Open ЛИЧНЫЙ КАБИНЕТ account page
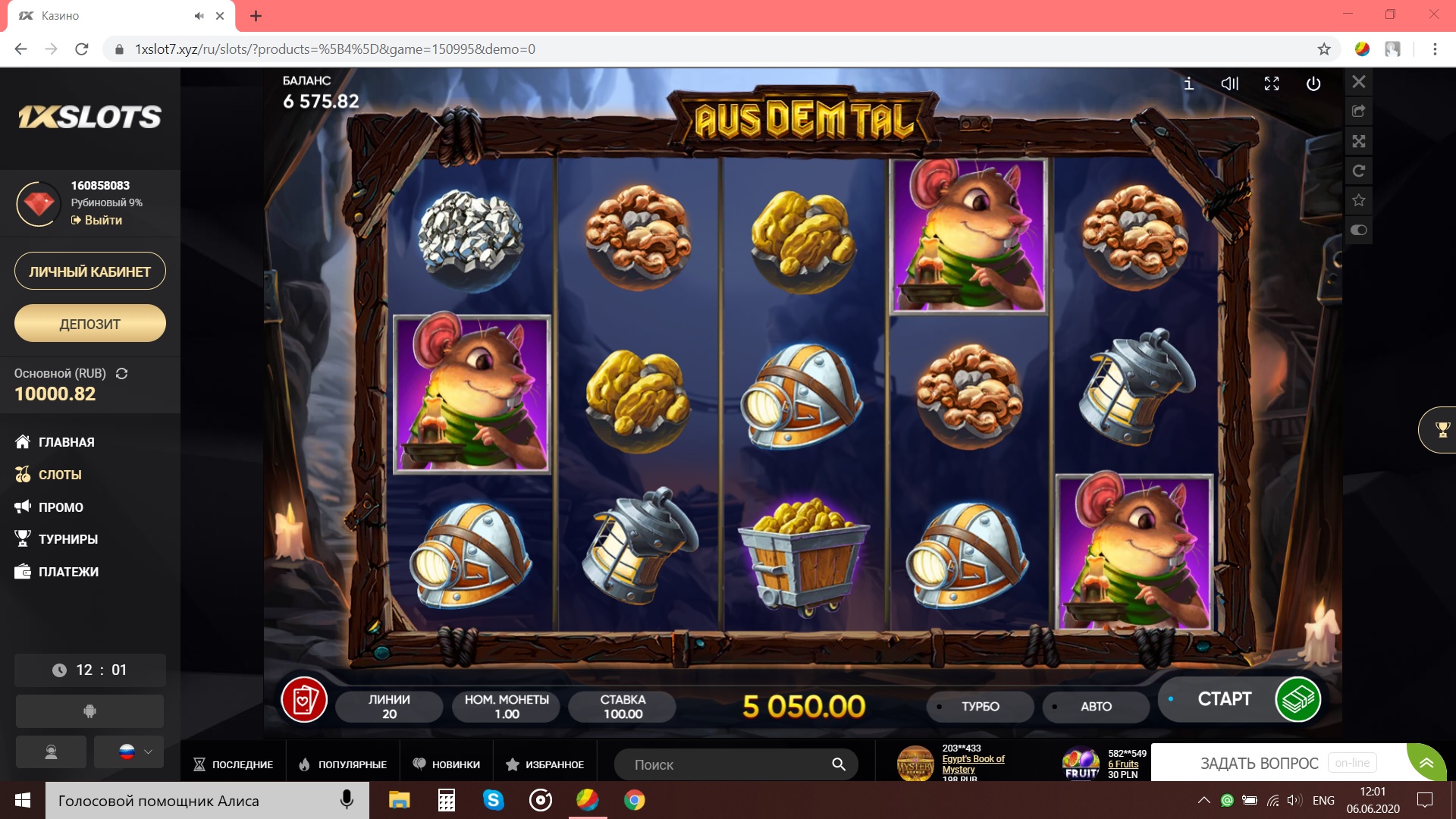1456x819 pixels. coord(90,271)
